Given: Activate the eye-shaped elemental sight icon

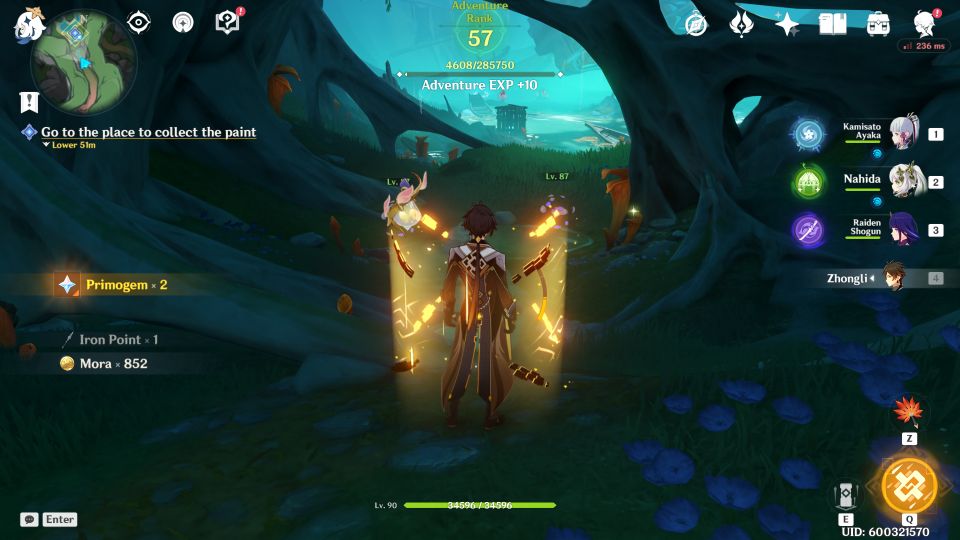Looking at the screenshot, I should pos(139,22).
